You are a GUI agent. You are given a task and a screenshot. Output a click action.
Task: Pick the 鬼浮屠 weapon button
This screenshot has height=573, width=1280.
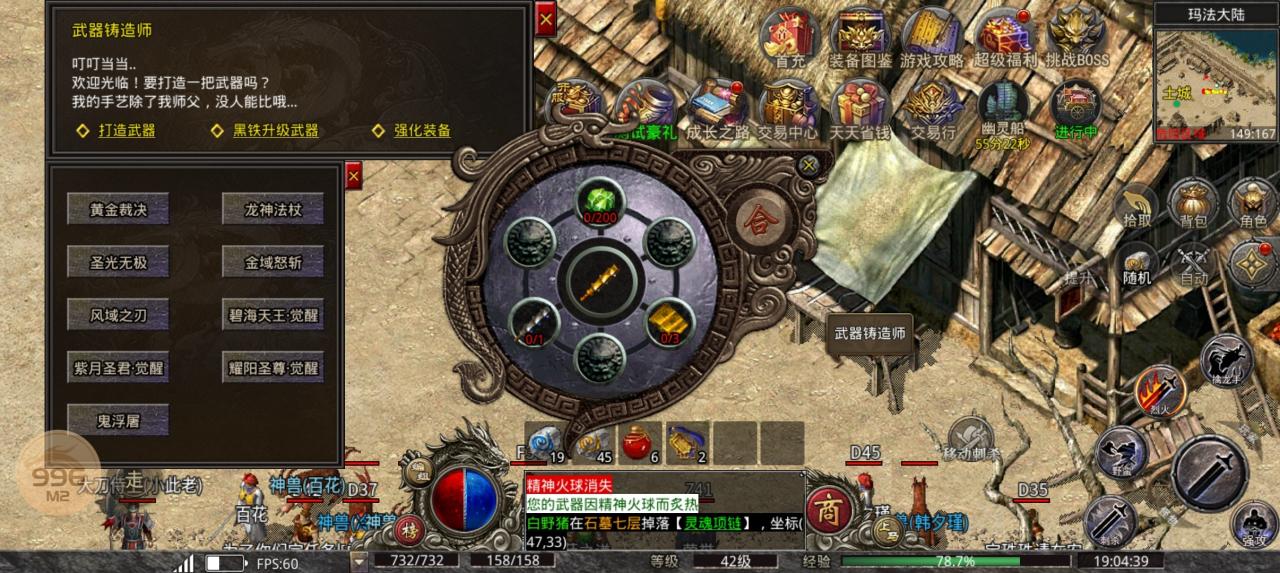click(118, 421)
